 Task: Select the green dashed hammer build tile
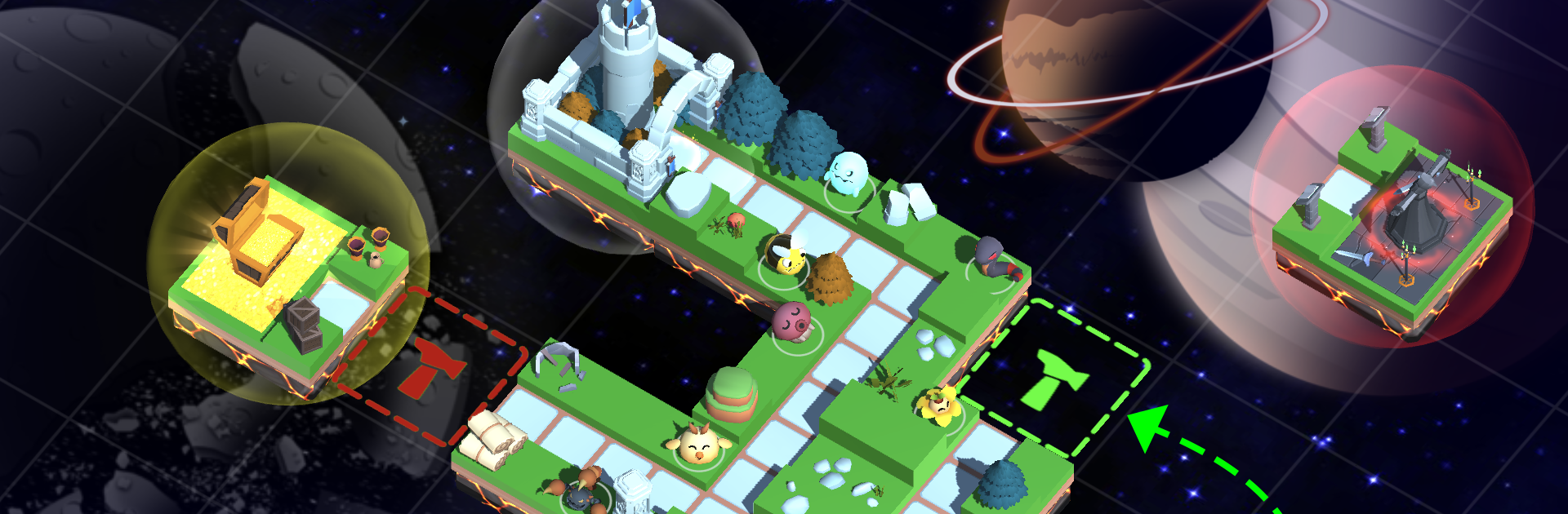[x=1053, y=379]
